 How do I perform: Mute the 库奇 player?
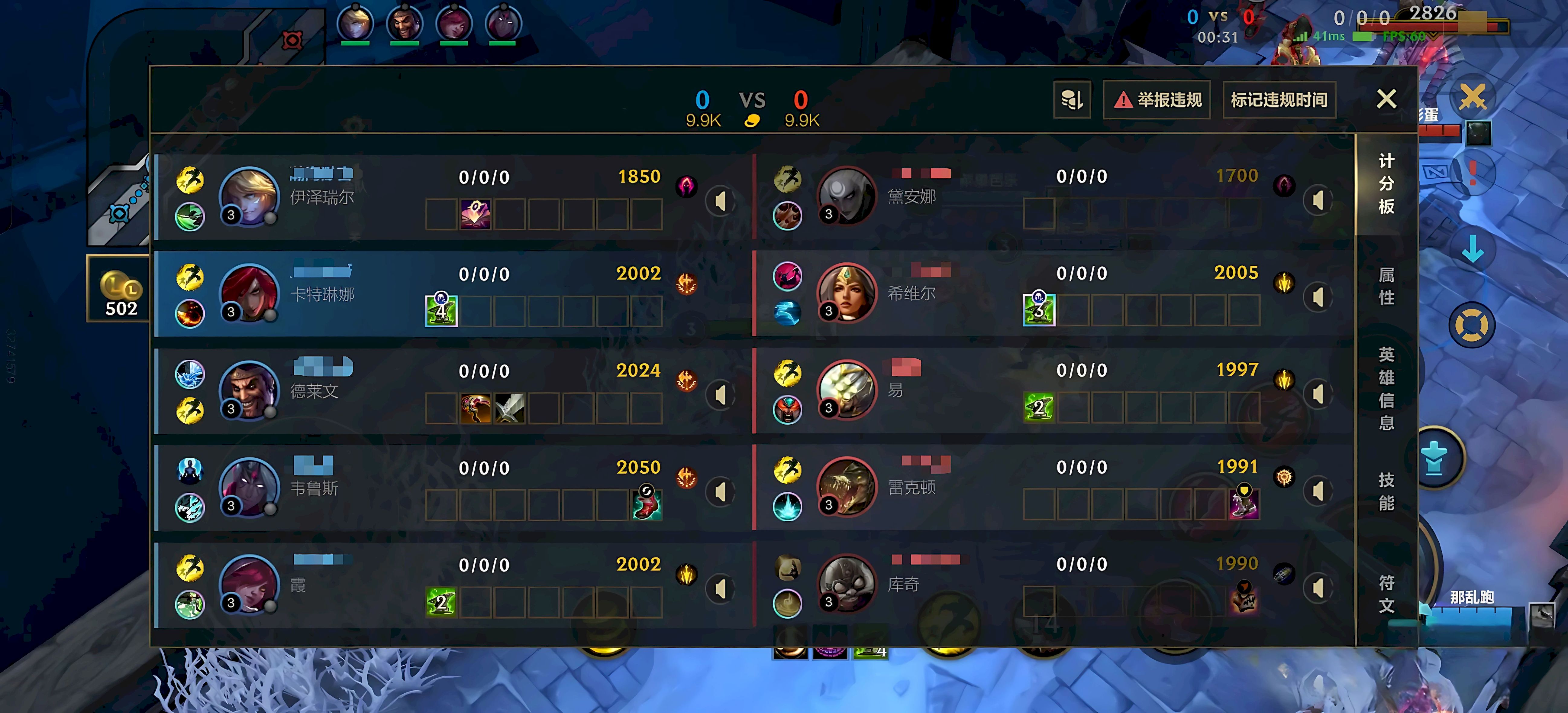pos(1318,588)
